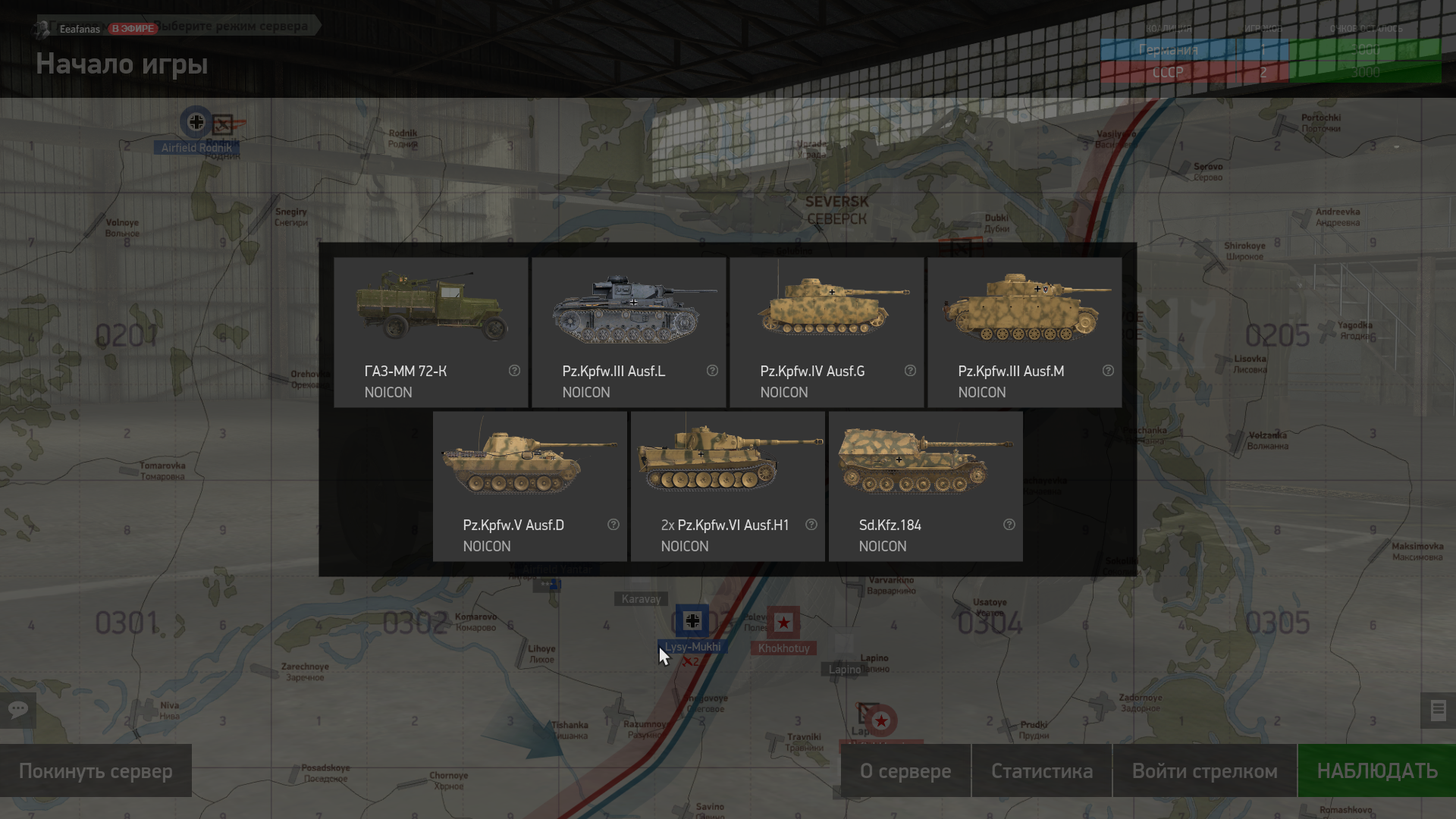Image resolution: width=1456 pixels, height=819 pixels.
Task: Select the Lysy-Mukhi spawn point marker
Action: [x=692, y=622]
